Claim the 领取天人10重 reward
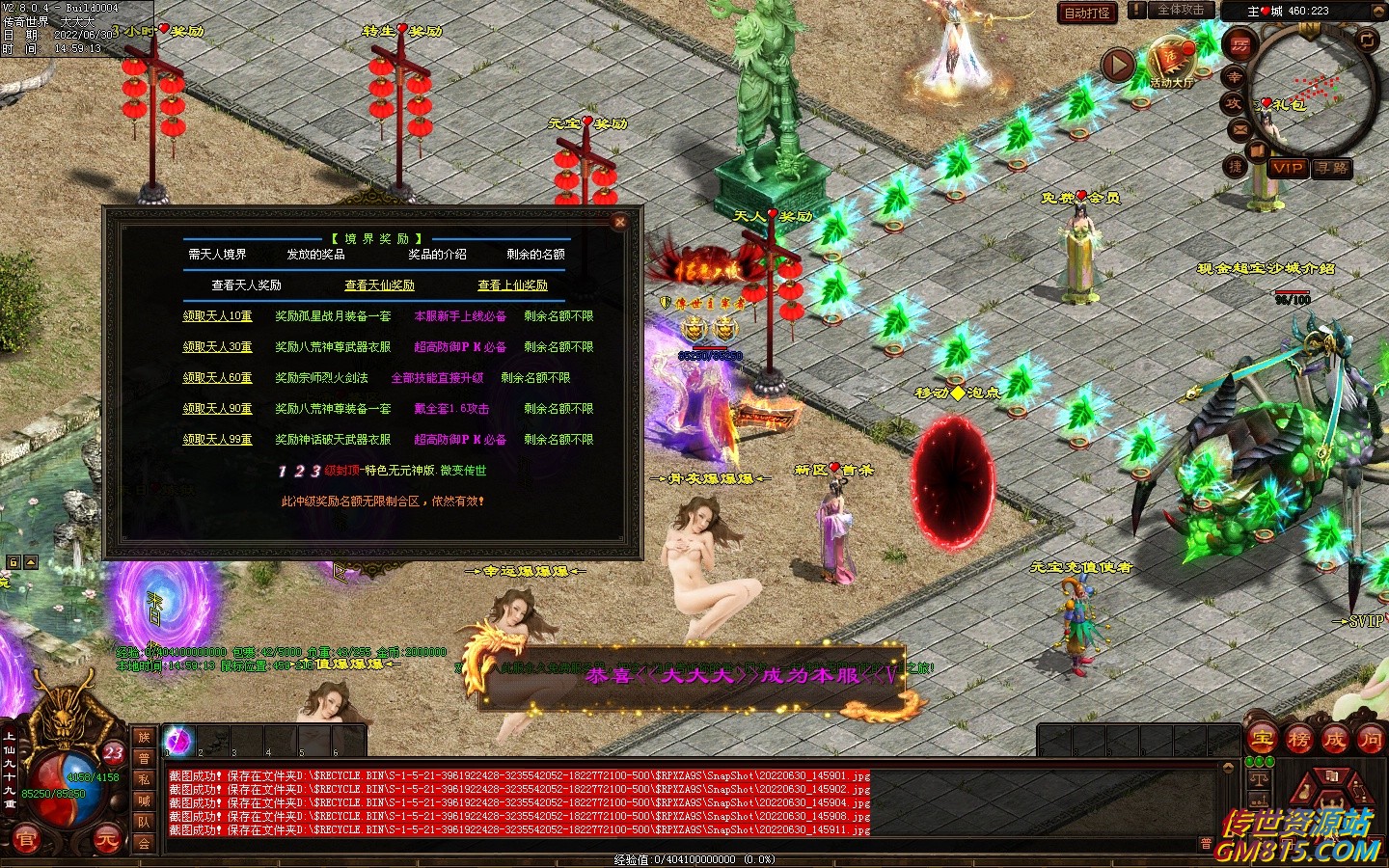Screen dimensions: 1389x868 (x=217, y=316)
